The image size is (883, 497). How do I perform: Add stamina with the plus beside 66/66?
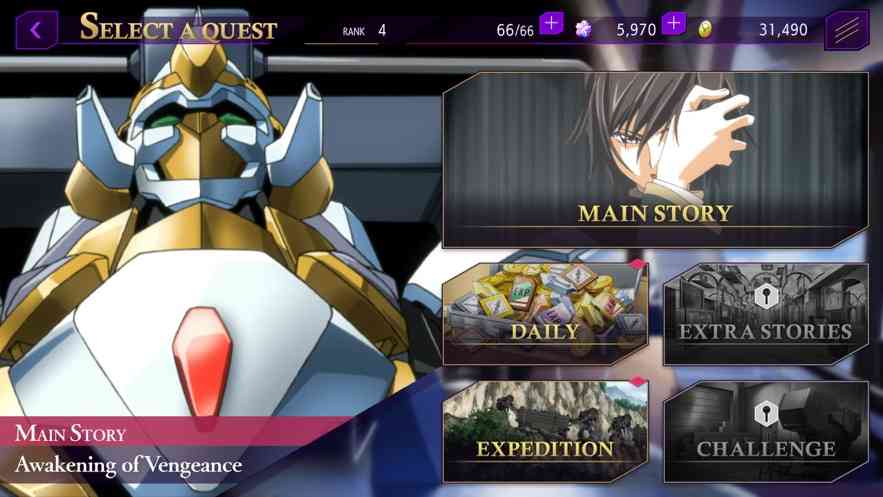(552, 23)
